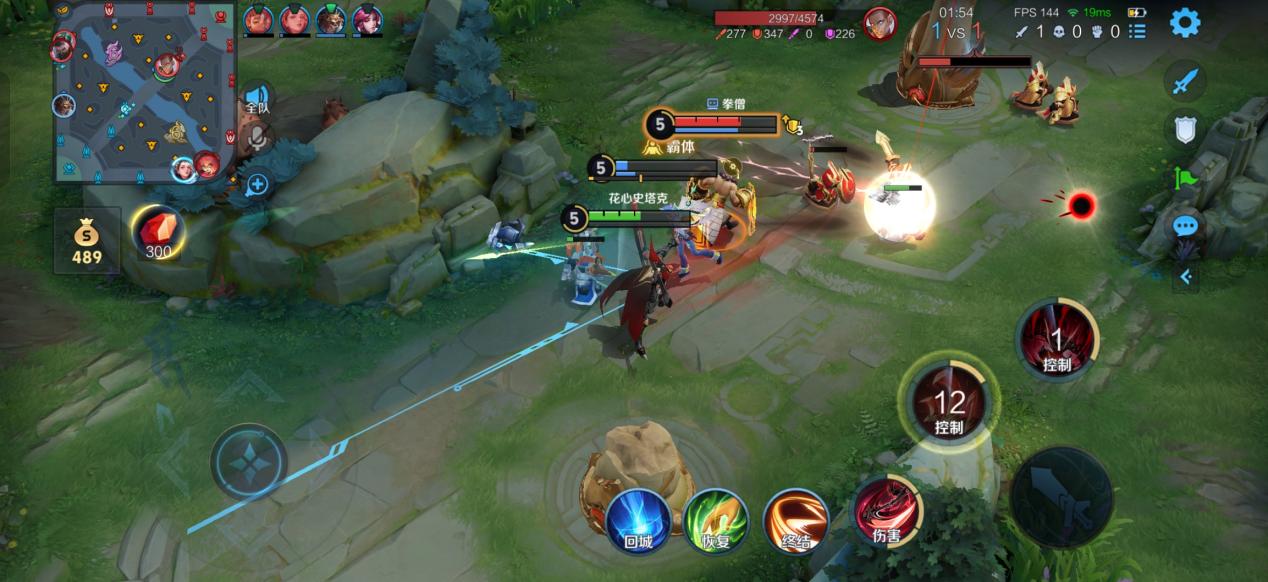Screen dimensions: 1268x582
Task: Activate the 回城 recall ability
Action: (x=637, y=518)
